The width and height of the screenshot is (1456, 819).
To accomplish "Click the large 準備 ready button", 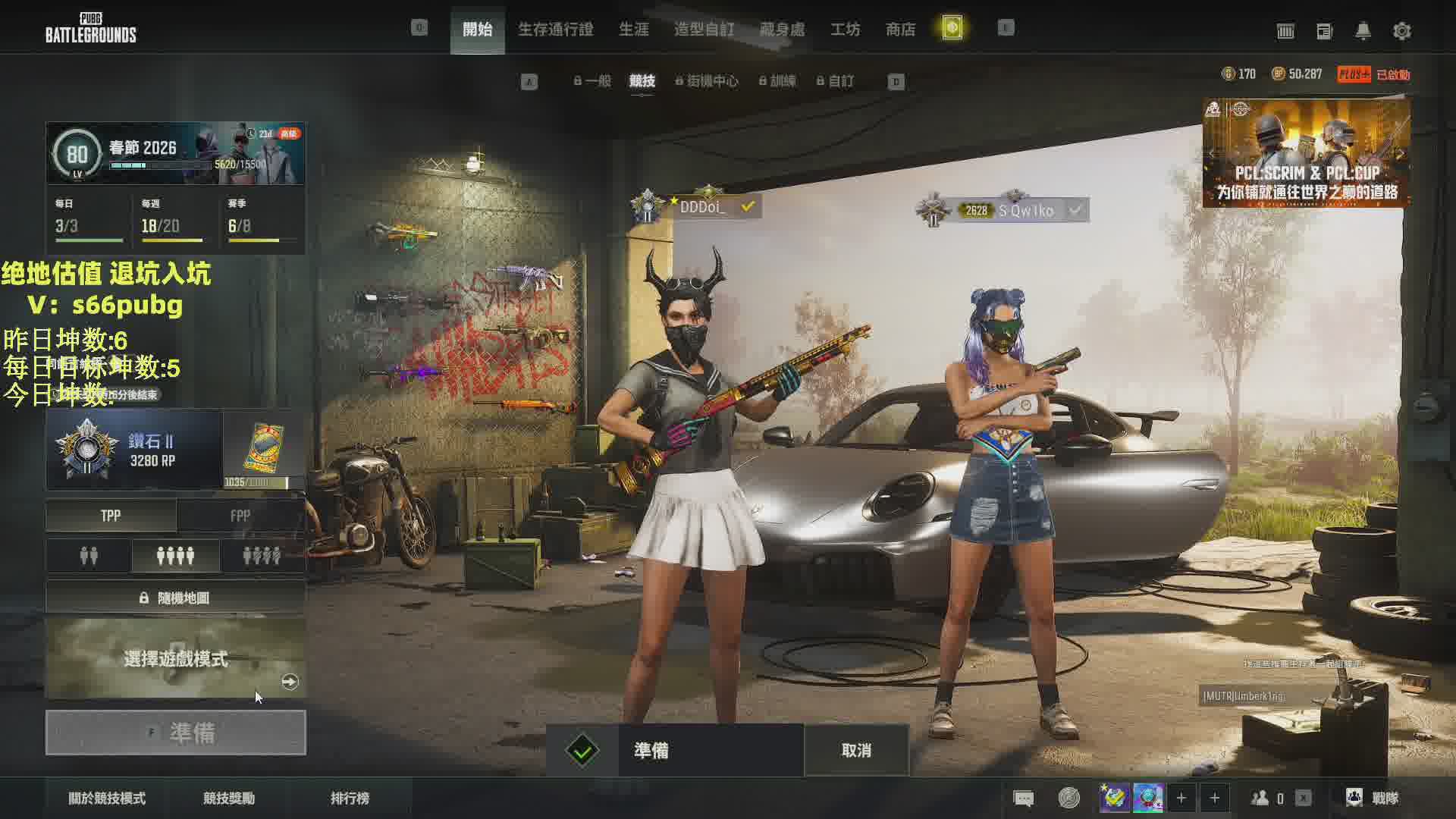I will click(x=176, y=733).
